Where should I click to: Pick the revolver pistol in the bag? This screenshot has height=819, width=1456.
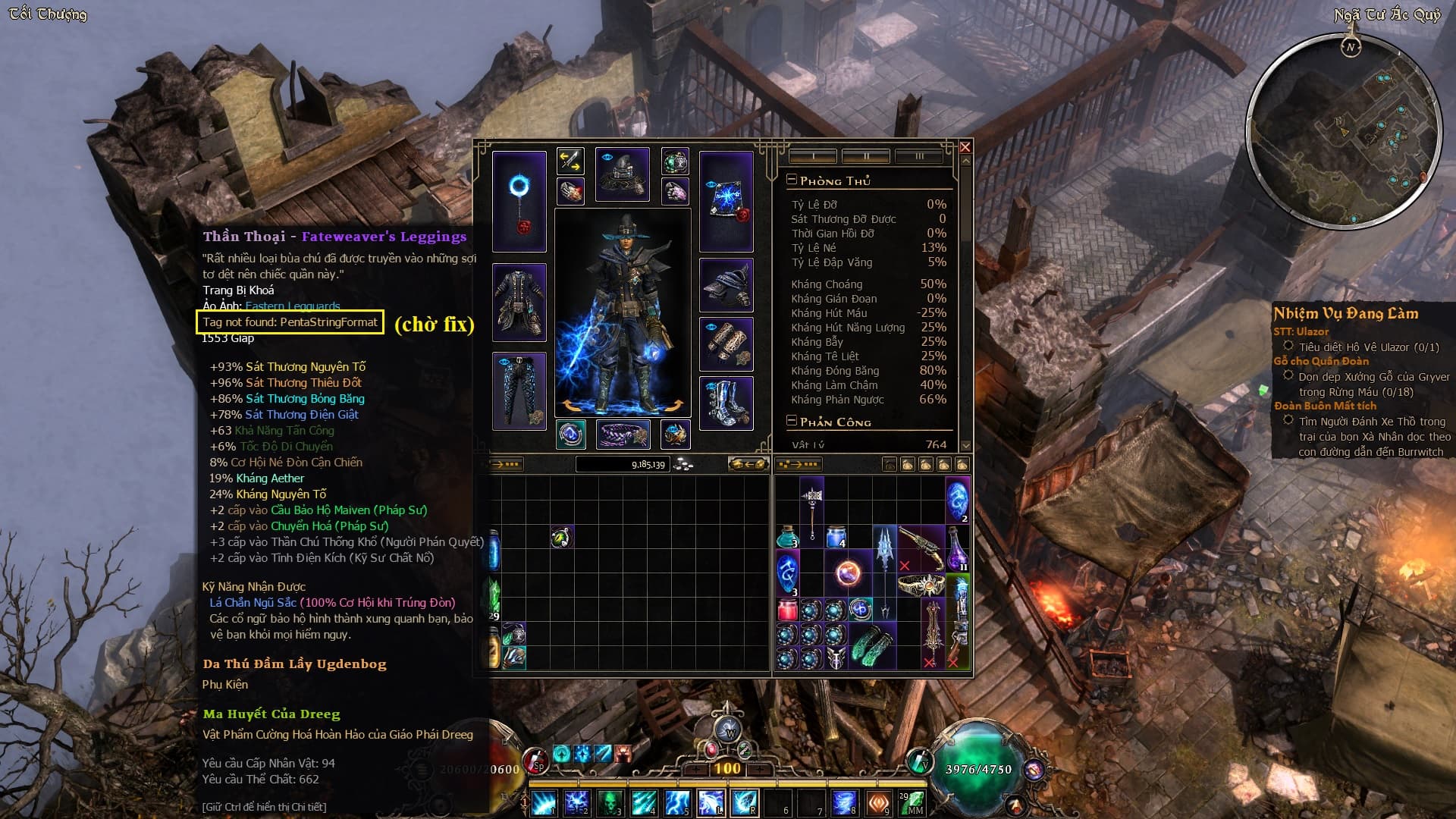921,546
